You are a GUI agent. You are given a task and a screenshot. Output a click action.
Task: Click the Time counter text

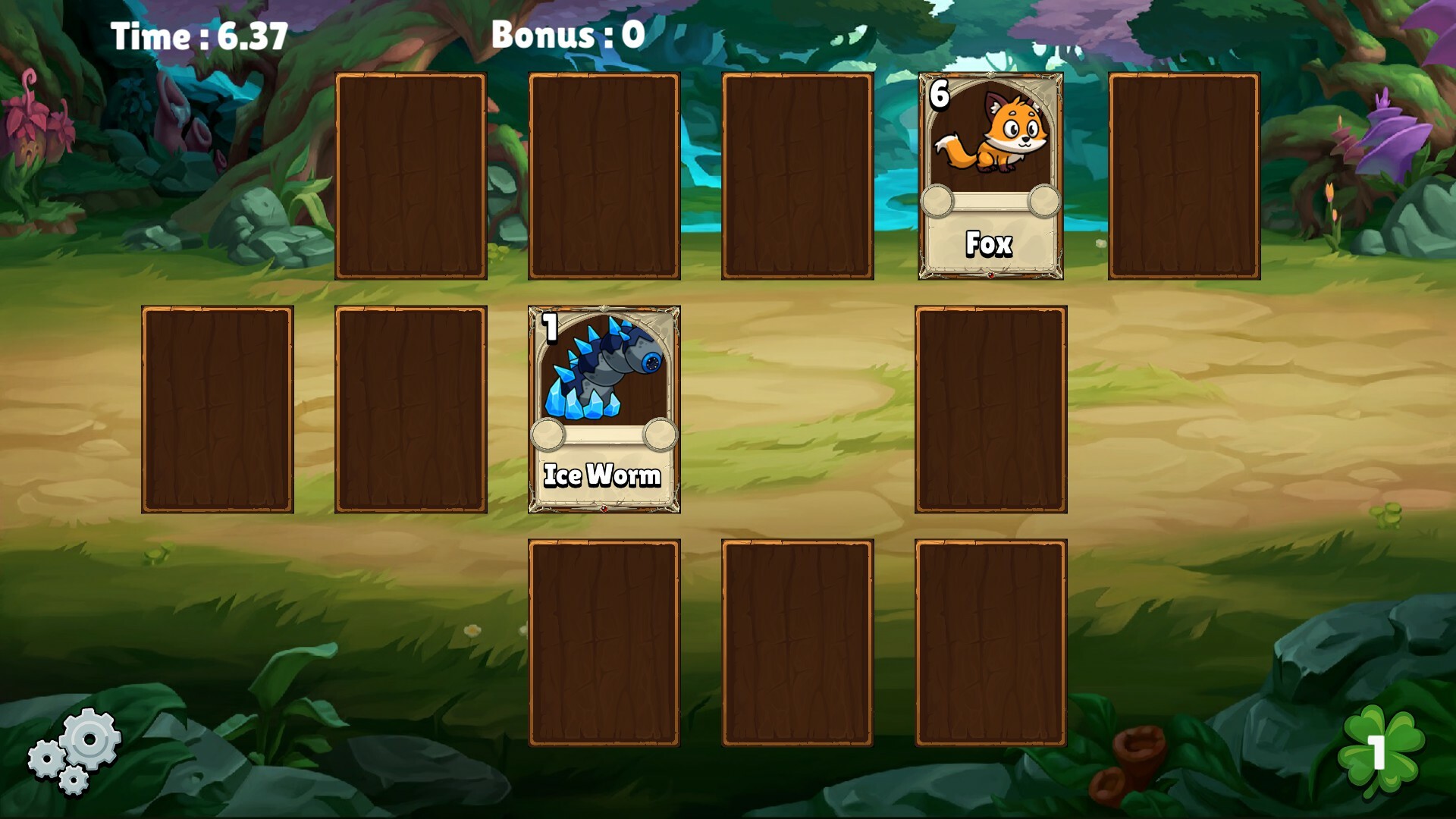click(x=199, y=33)
